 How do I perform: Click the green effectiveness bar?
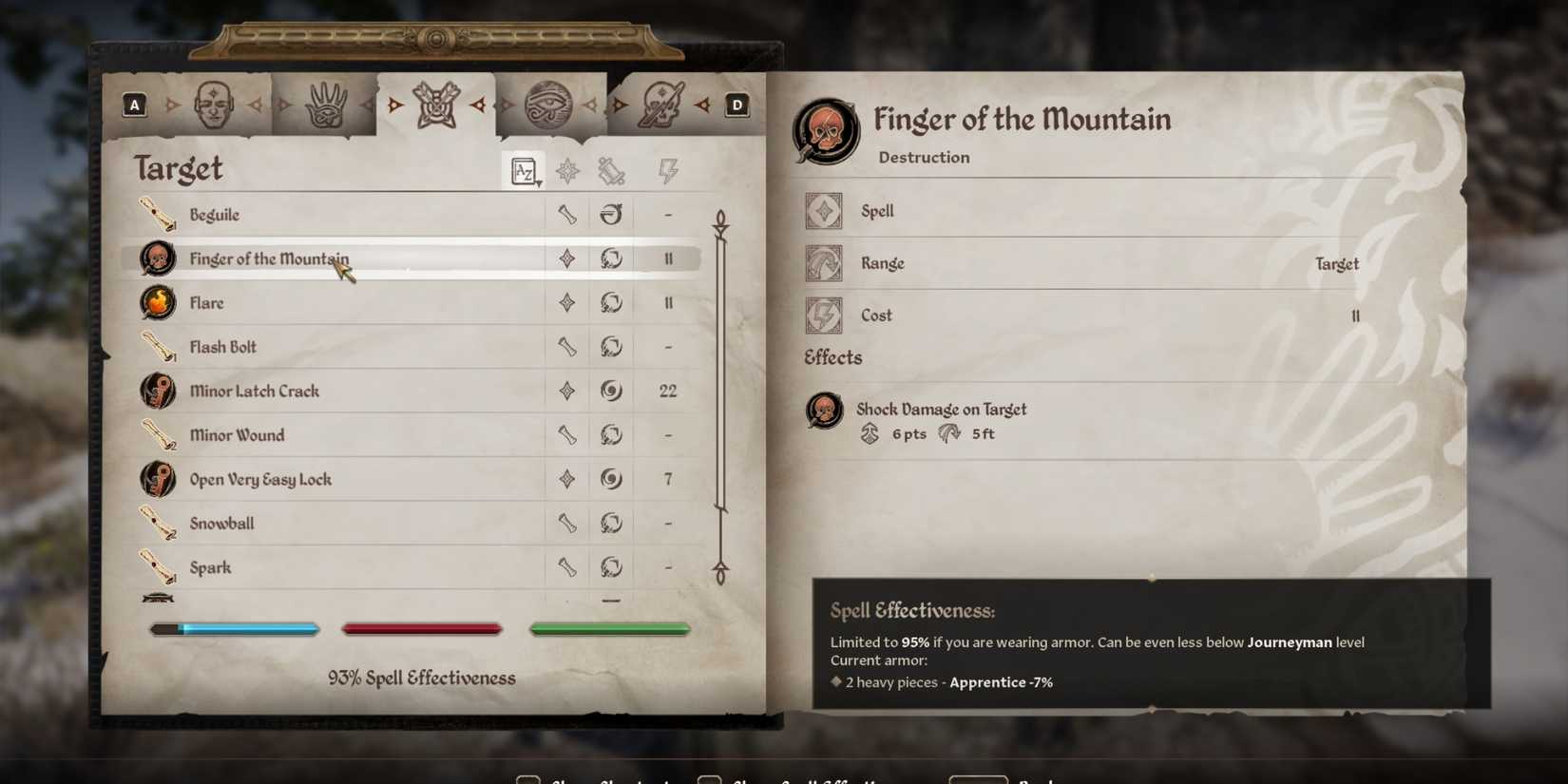click(609, 628)
